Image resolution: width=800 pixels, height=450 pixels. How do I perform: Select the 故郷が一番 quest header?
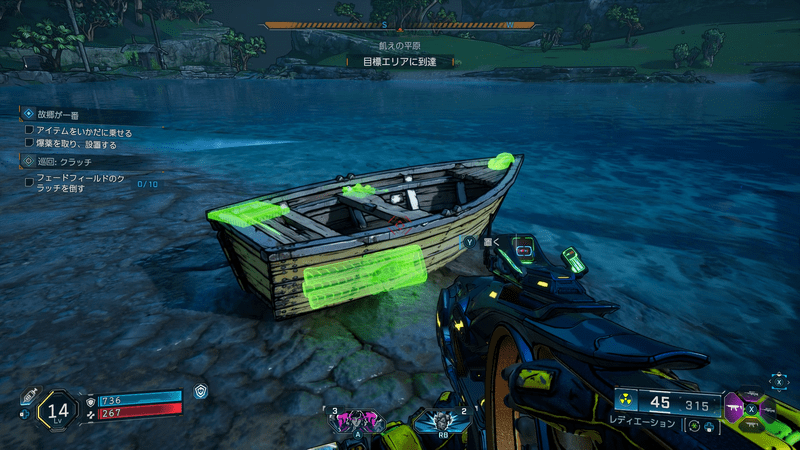pos(60,115)
